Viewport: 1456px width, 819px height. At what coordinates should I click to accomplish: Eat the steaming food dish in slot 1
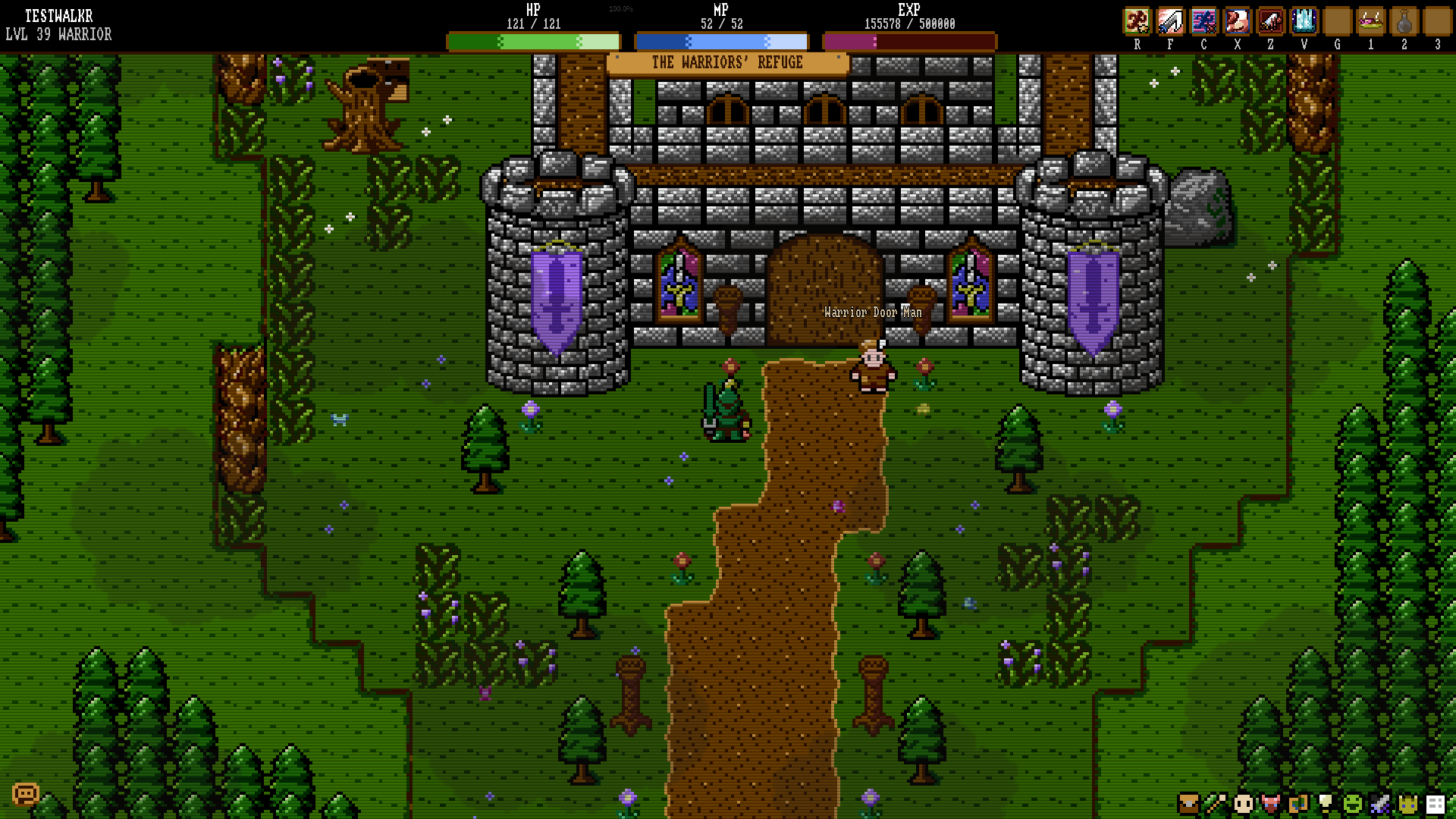[1370, 21]
